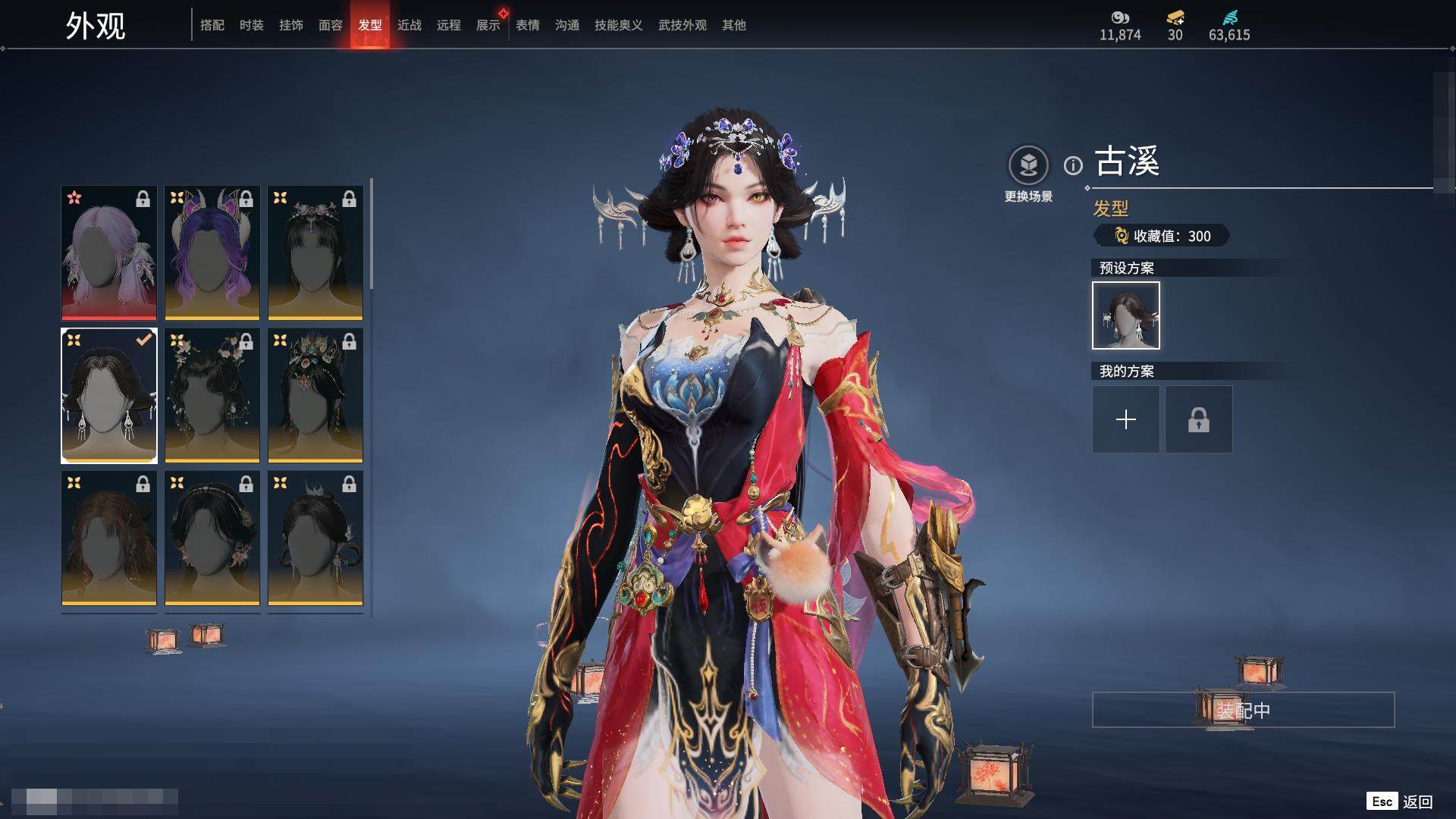The image size is (1456, 819).
Task: Switch to the 远程 ranged tab
Action: [449, 25]
